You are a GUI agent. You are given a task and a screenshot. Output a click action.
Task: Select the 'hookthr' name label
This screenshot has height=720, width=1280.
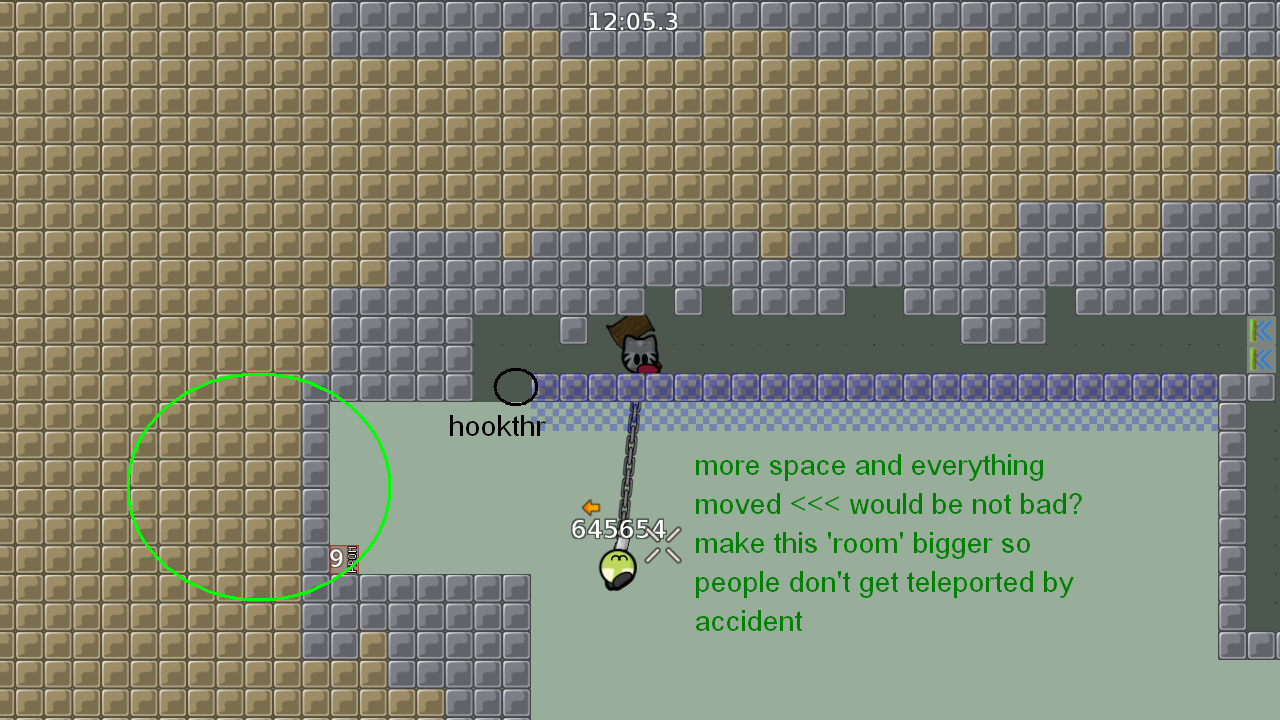[495, 427]
